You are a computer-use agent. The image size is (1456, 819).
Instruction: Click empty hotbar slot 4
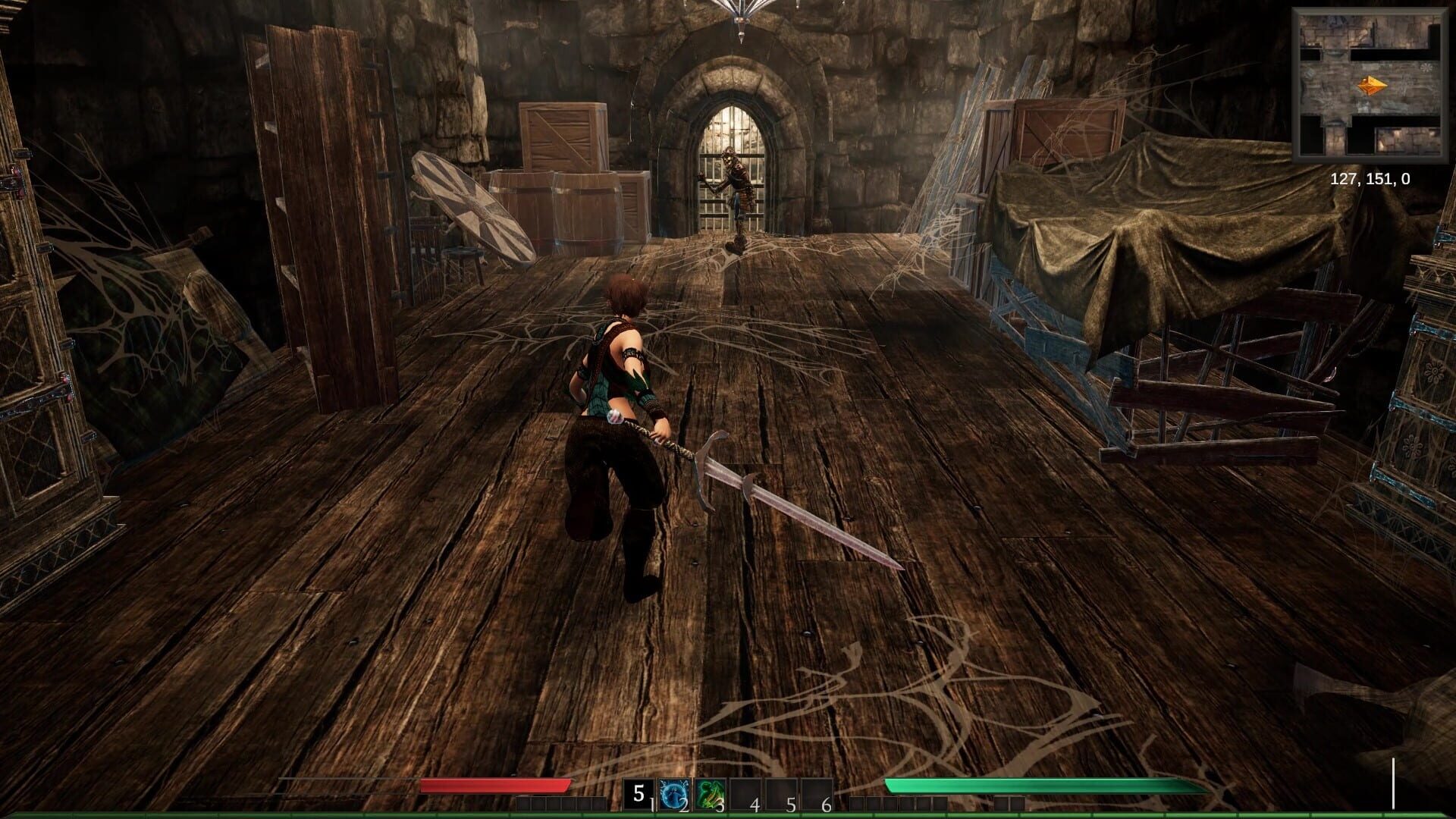[747, 794]
